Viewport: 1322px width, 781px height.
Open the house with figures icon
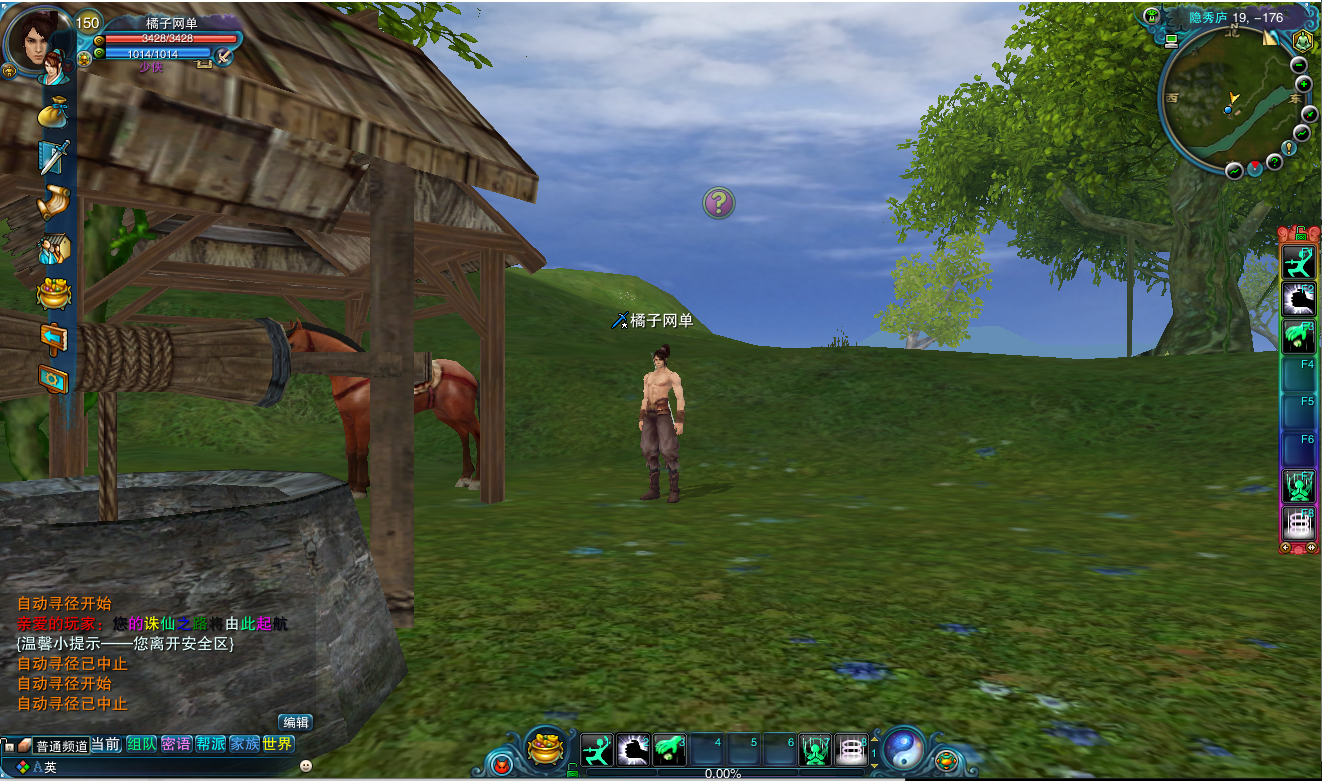coord(53,249)
